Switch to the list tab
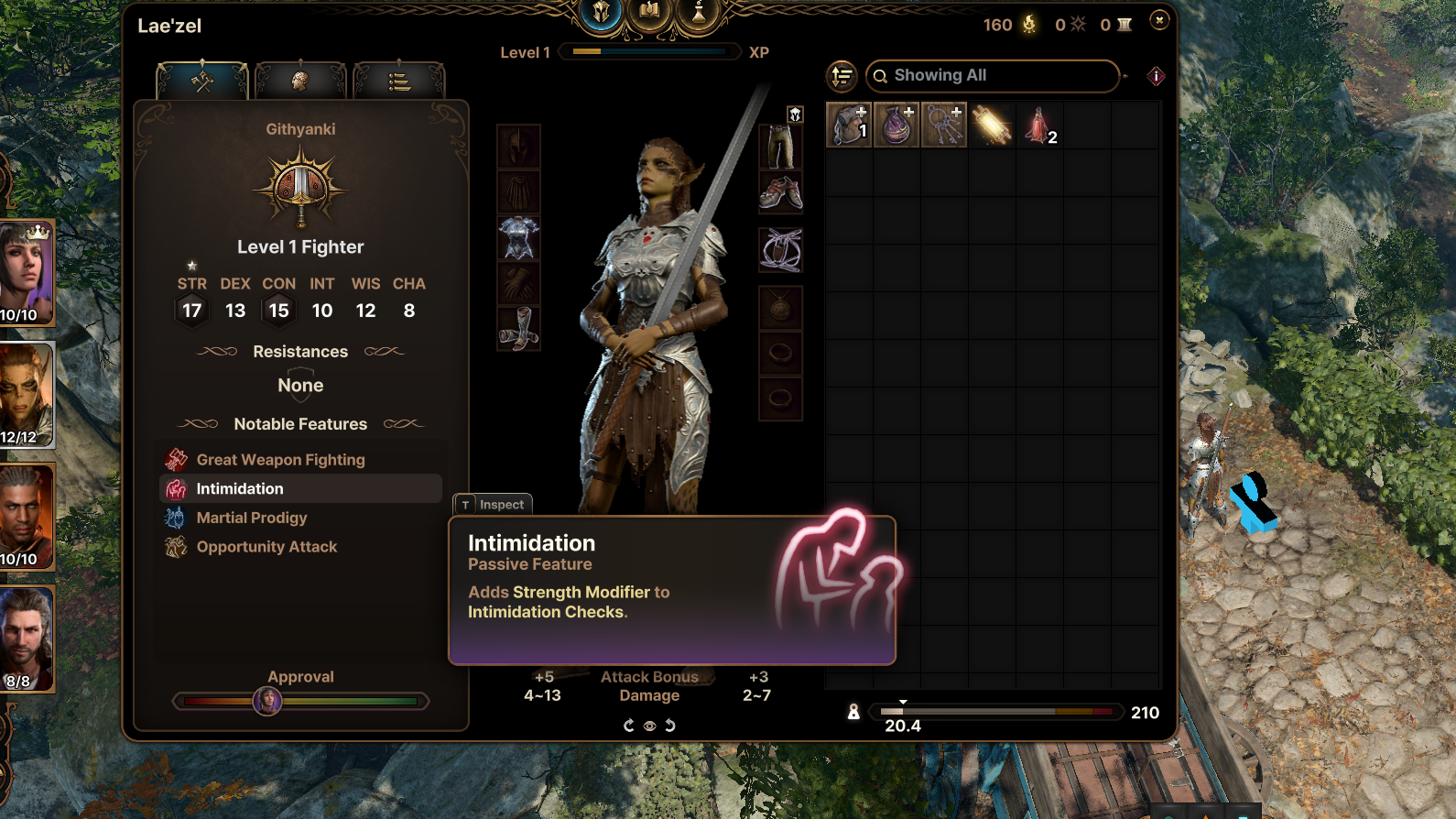The image size is (1456, 819). click(x=398, y=82)
